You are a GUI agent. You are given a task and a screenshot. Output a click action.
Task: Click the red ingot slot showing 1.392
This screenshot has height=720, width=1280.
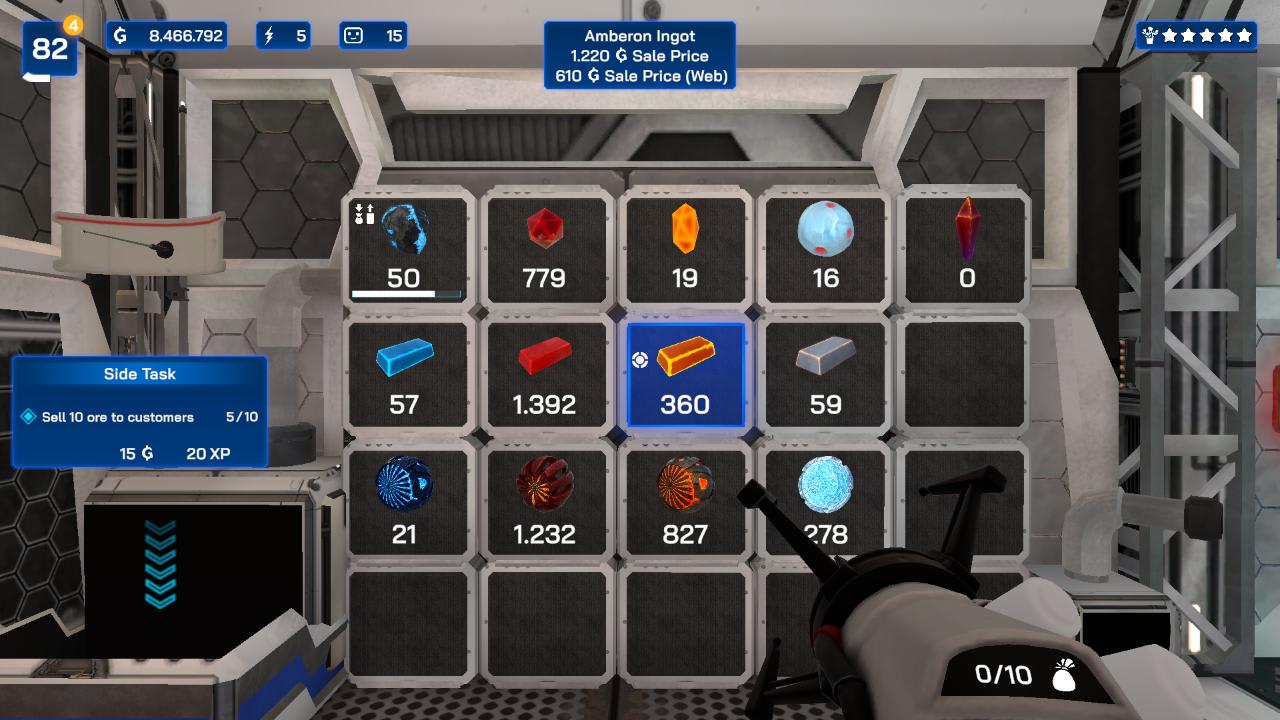(x=545, y=375)
